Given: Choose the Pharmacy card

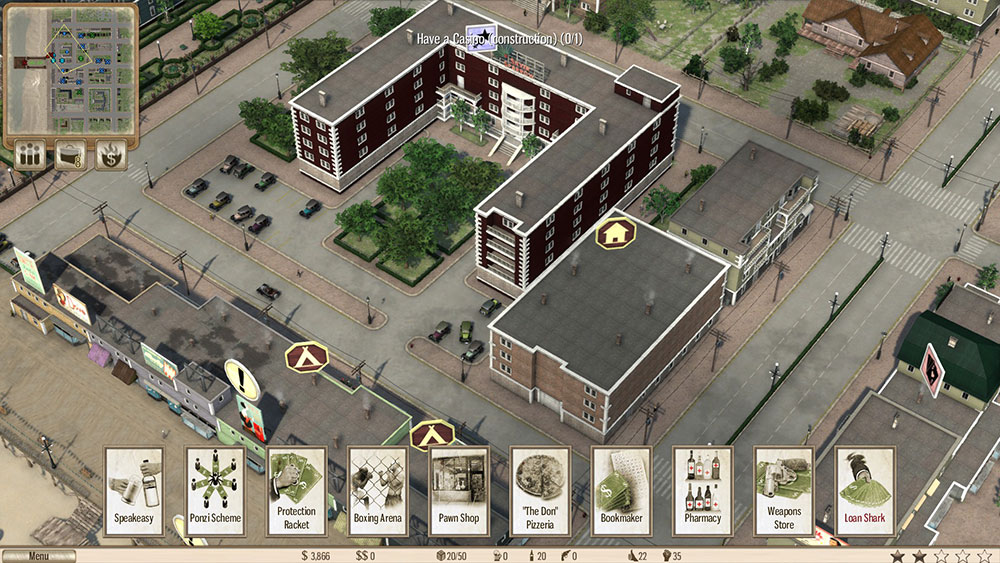Looking at the screenshot, I should (x=703, y=491).
